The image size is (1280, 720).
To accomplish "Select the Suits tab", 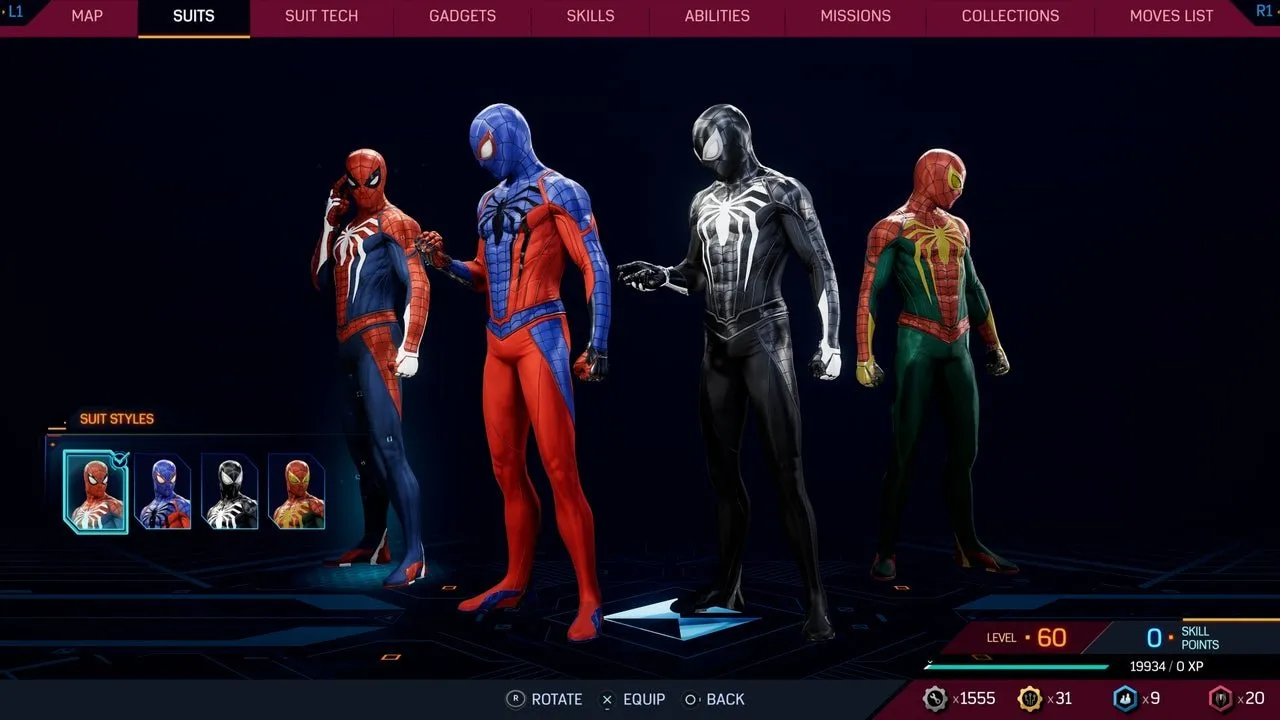I will pos(193,16).
